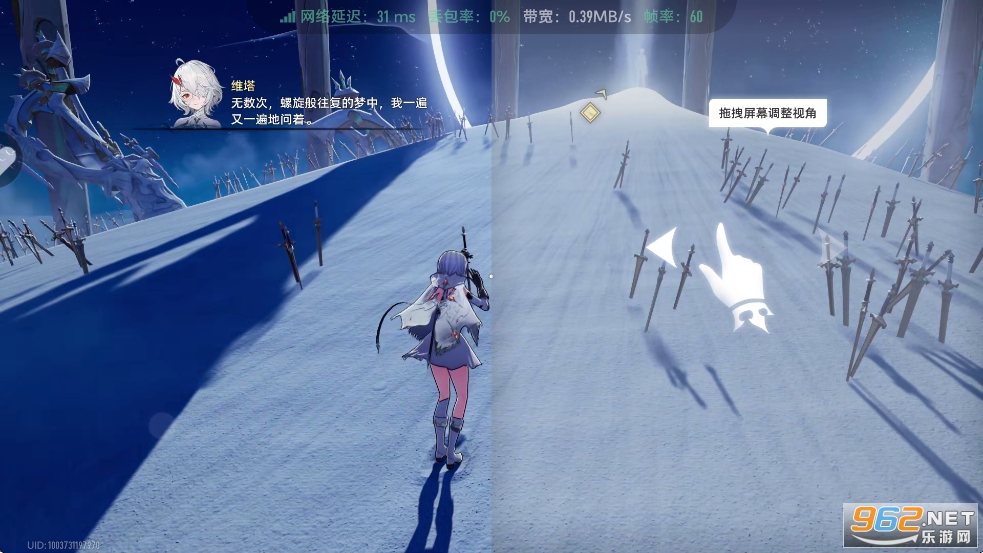
Task: Open the floating round button at left edge
Action: 6,160
